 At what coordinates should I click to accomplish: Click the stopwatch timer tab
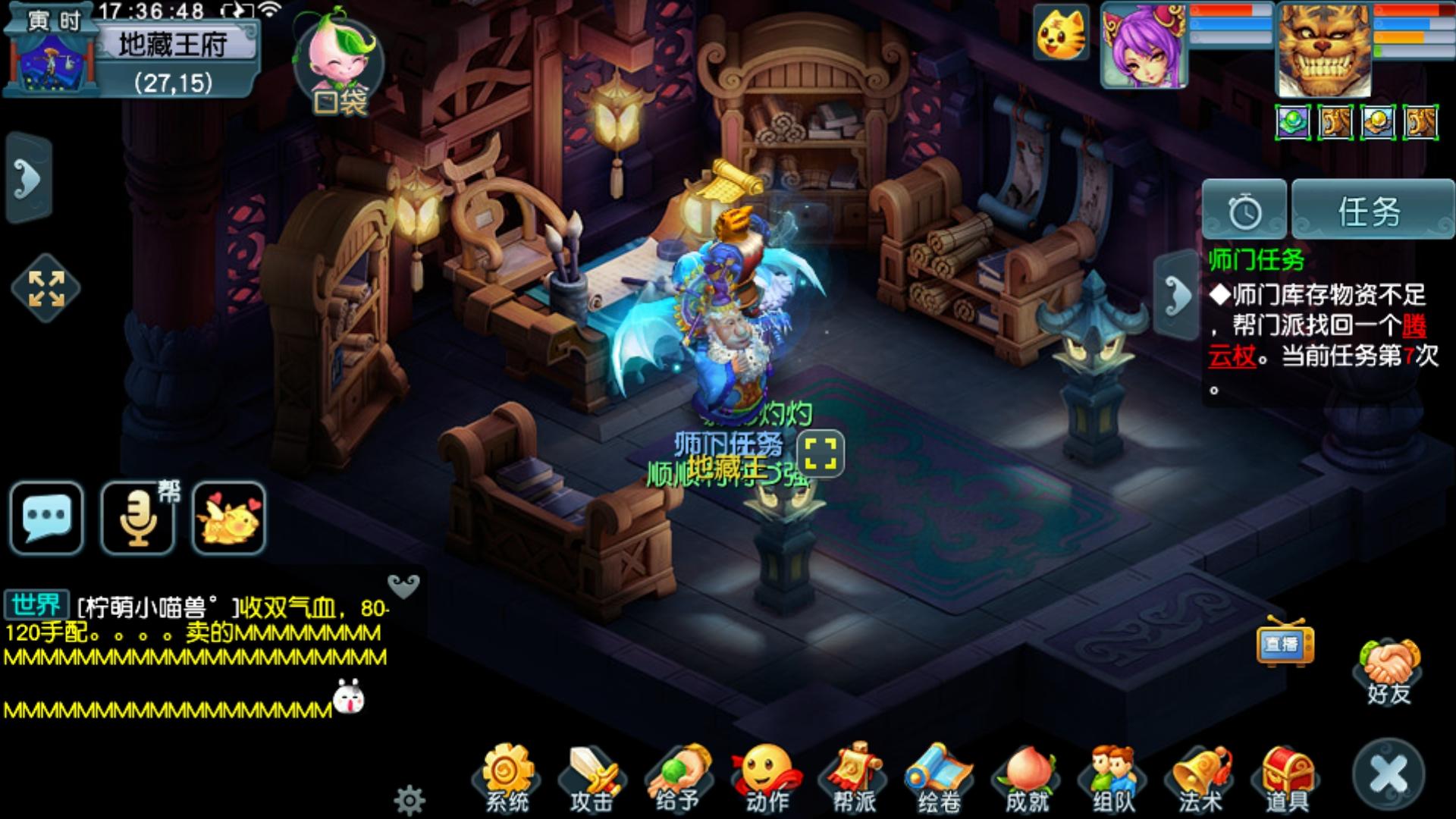click(x=1244, y=211)
